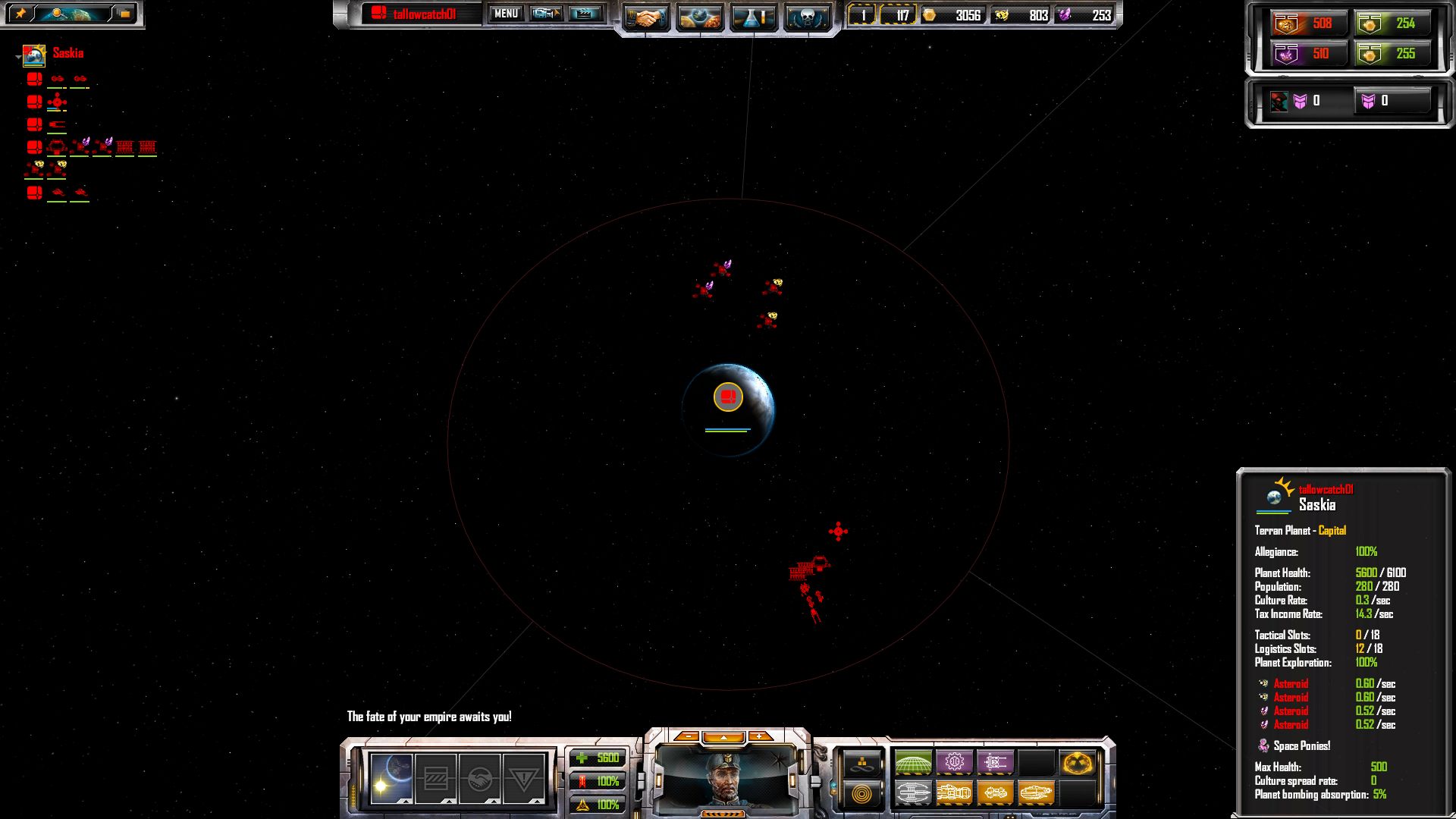Select the Saskia planet in the empire tree
This screenshot has height=819, width=1456.
pos(34,56)
